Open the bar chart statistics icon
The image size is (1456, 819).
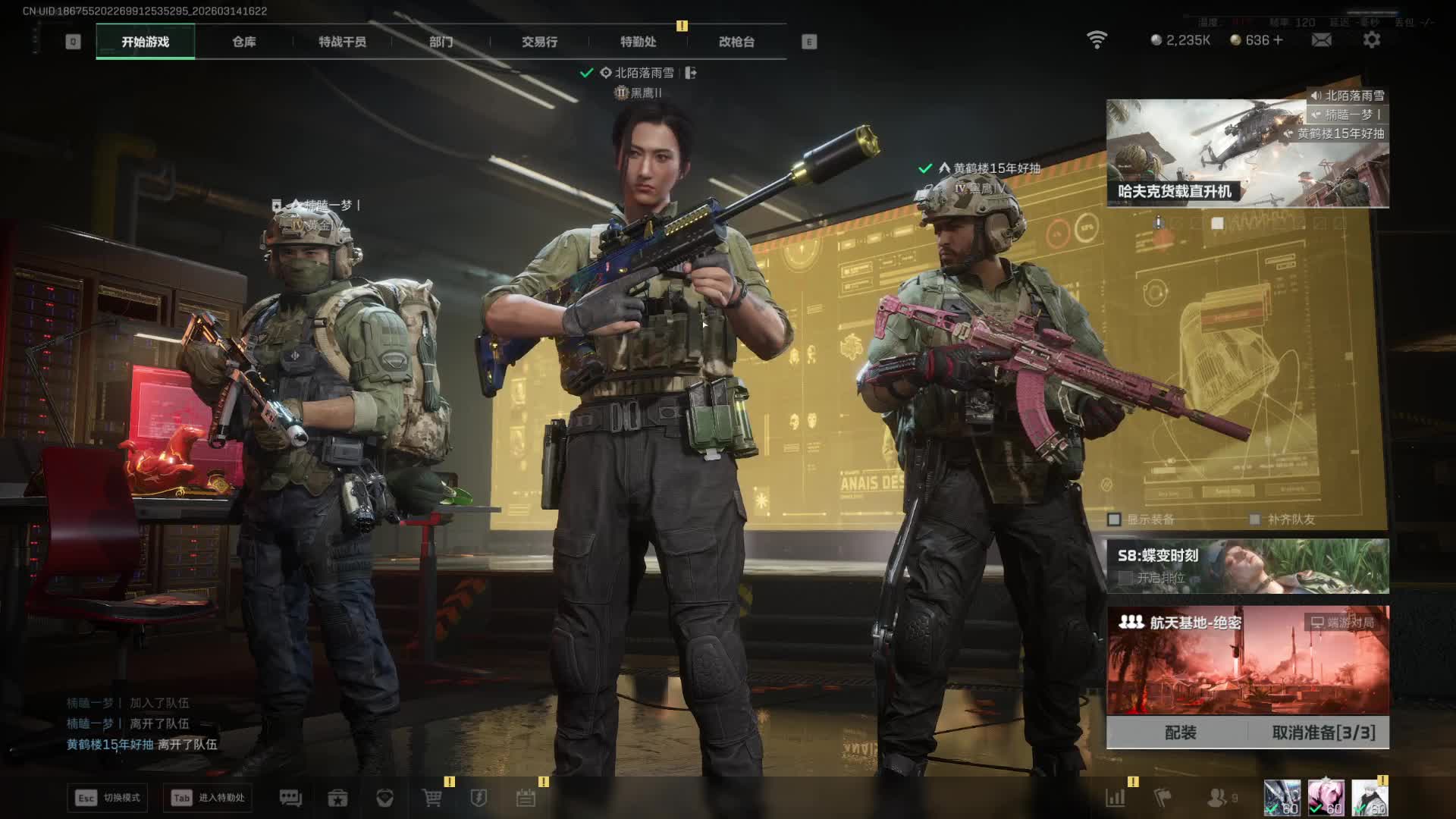(1116, 798)
